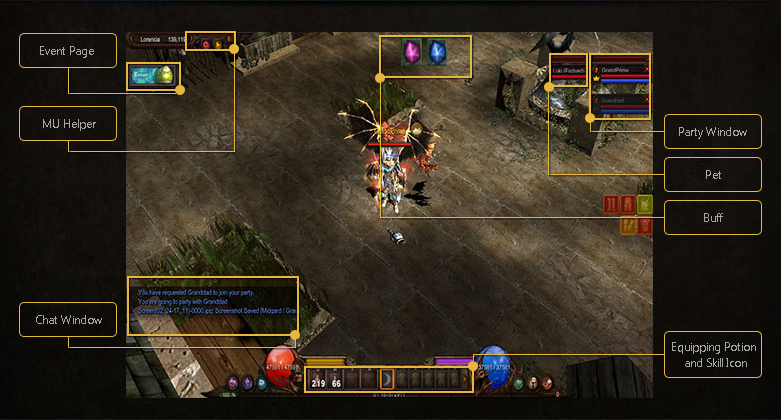The width and height of the screenshot is (781, 420).
Task: Use the potion slot showing 66
Action: (337, 379)
